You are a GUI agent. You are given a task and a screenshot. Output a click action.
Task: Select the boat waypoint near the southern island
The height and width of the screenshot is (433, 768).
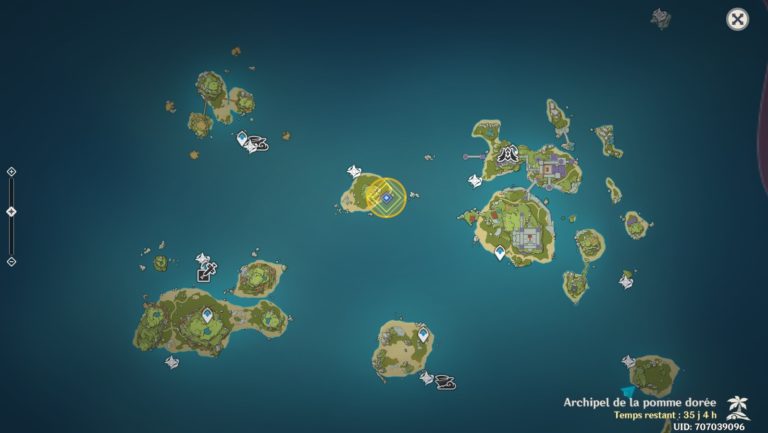[x=445, y=382]
